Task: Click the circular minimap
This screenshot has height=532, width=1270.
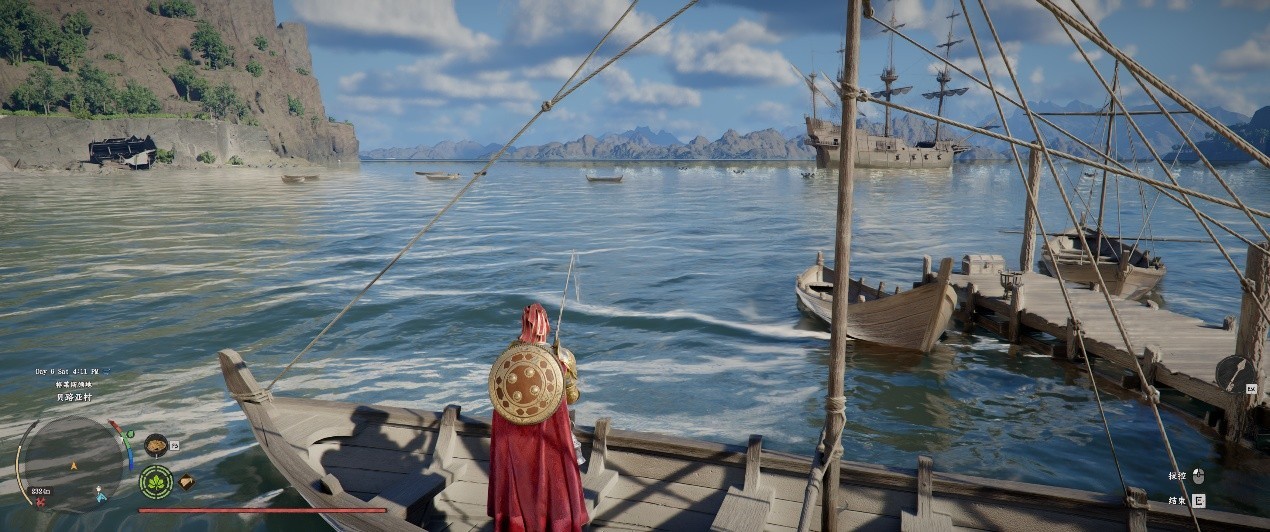Action: (x=72, y=462)
